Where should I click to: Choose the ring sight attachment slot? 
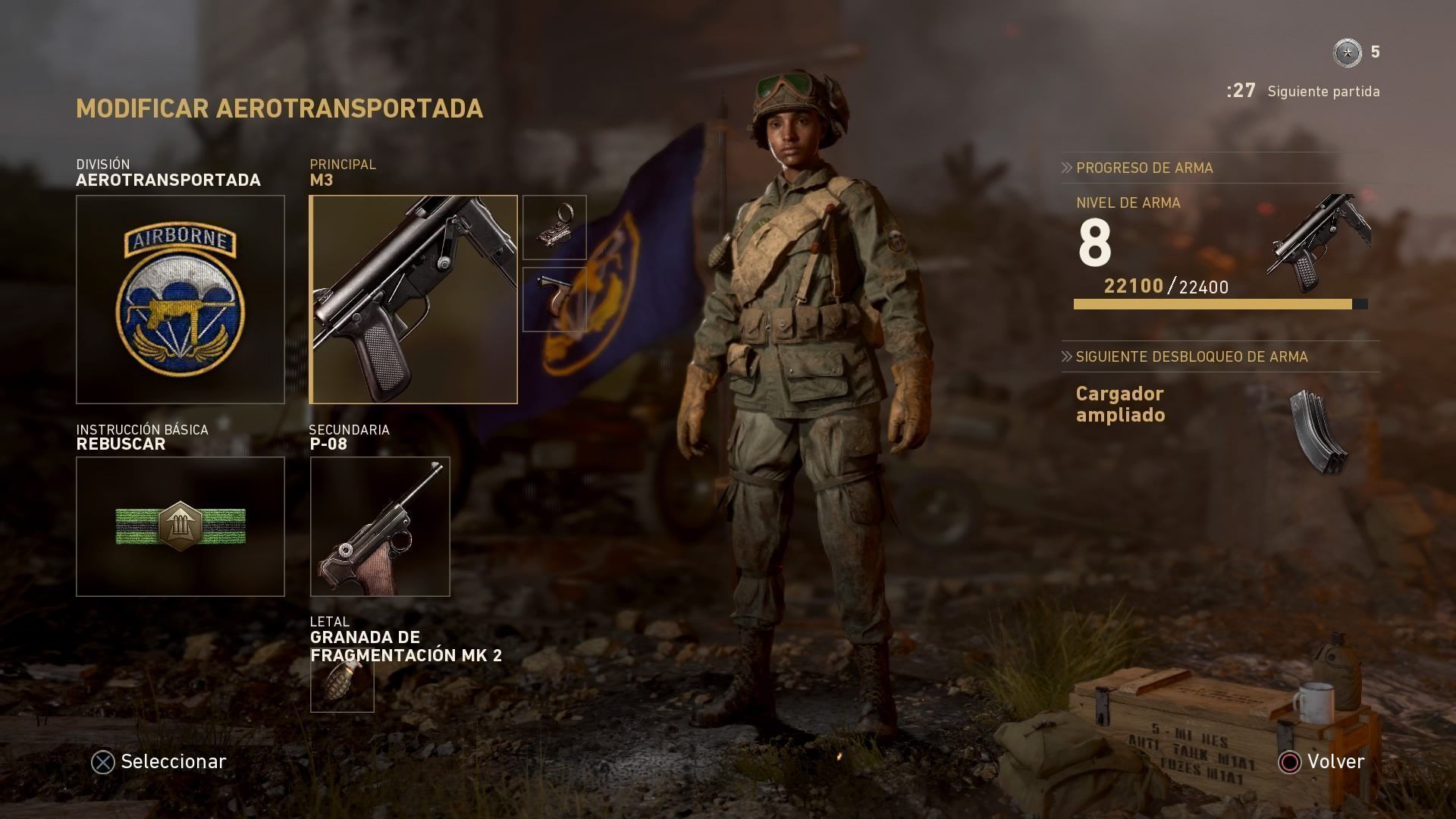[554, 227]
